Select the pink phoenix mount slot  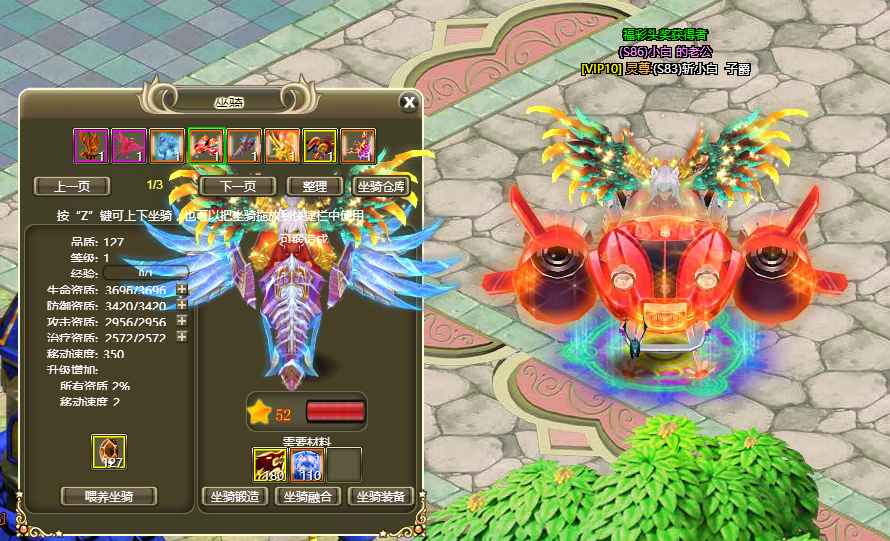pyautogui.click(x=129, y=146)
